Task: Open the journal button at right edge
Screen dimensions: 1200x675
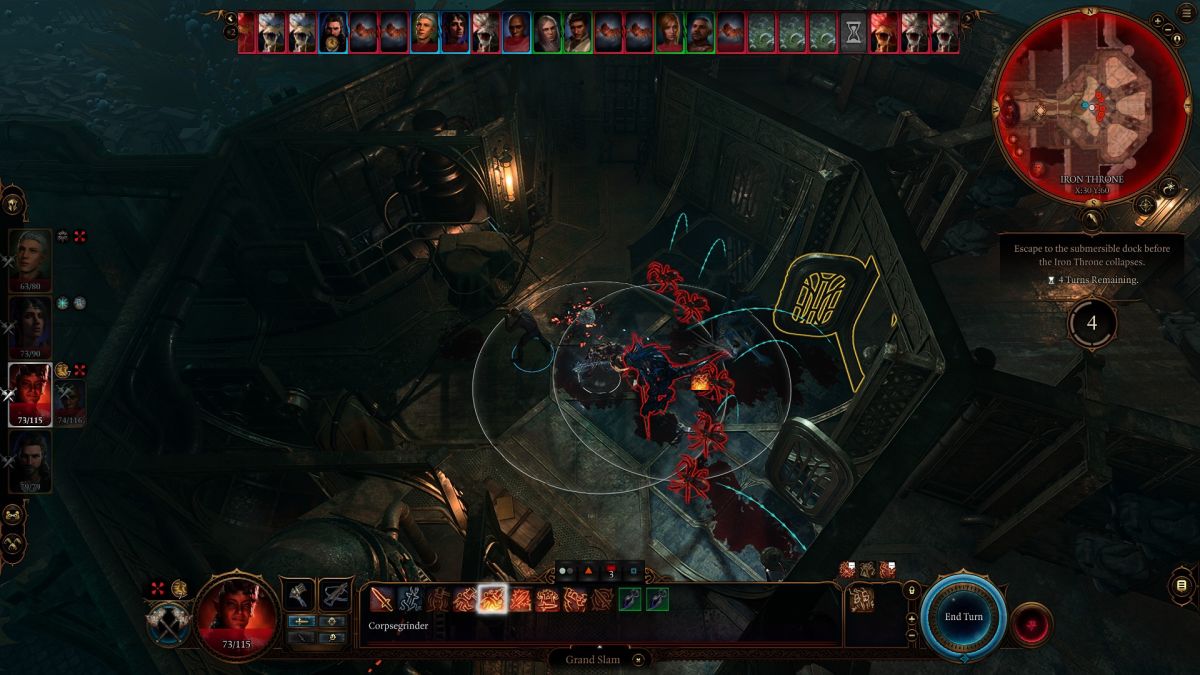Action: click(1181, 585)
